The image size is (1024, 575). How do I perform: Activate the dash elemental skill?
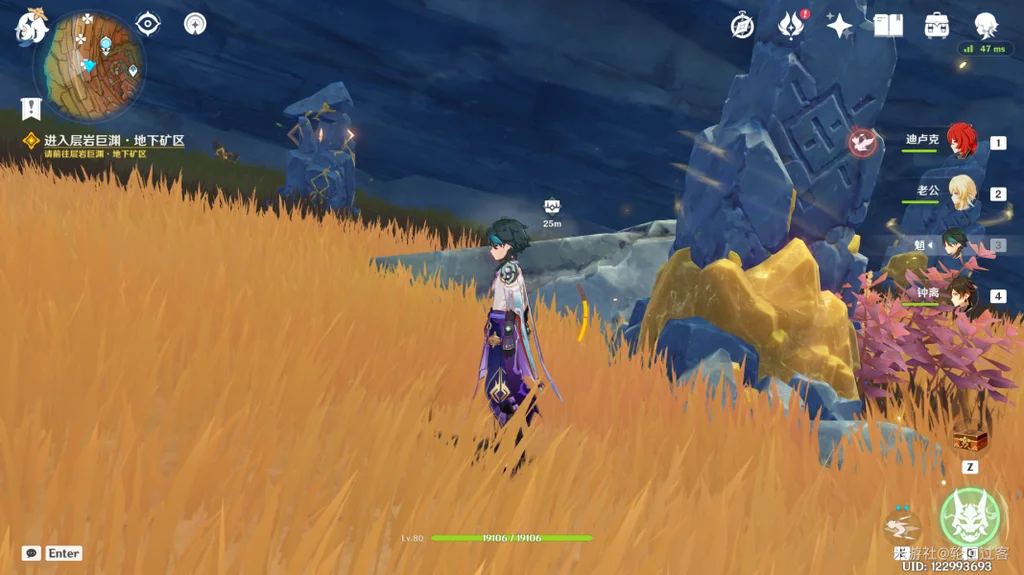pyautogui.click(x=903, y=526)
